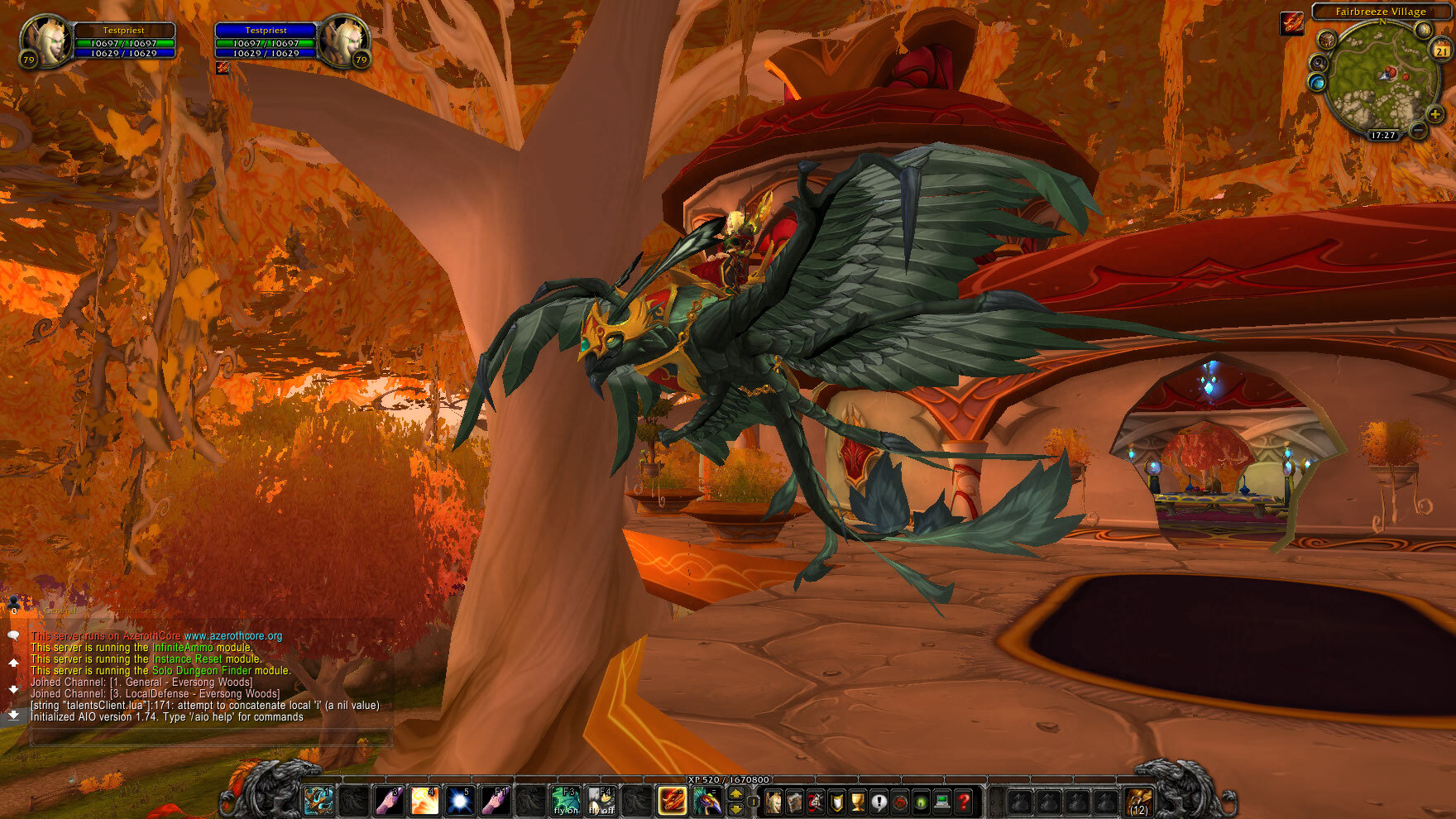Open the Game Menu computer icon

coord(941,801)
